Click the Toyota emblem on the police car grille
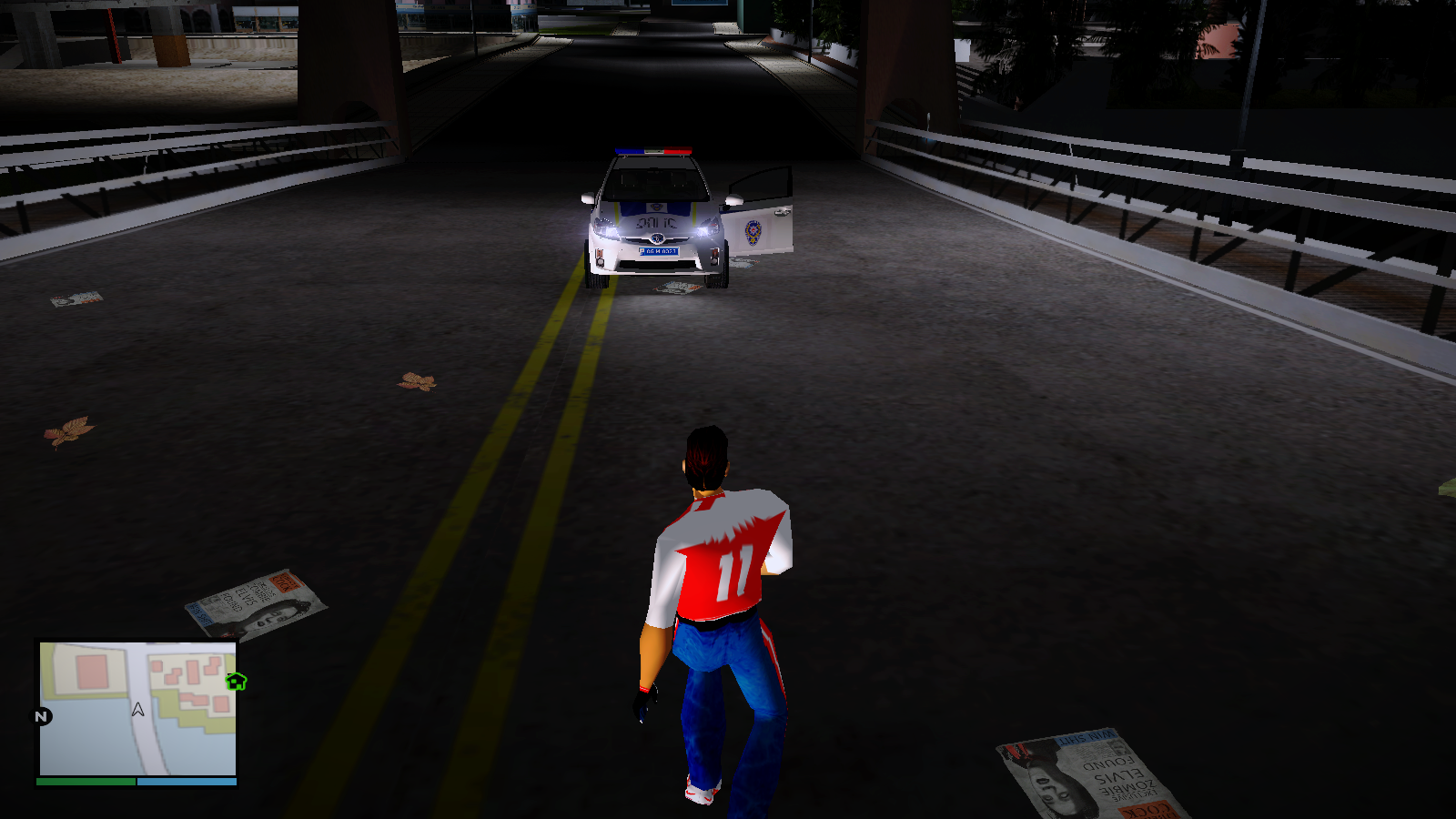 [656, 238]
